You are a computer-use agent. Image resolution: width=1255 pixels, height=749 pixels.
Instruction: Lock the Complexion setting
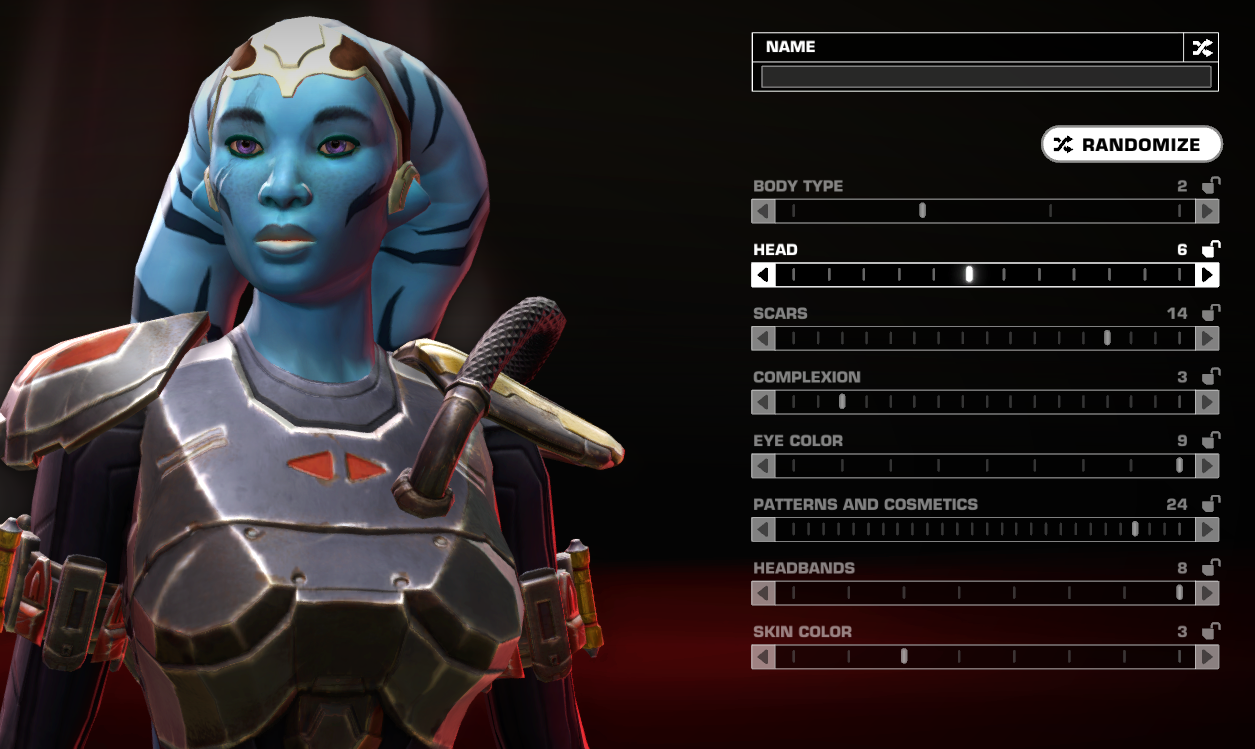click(1210, 377)
